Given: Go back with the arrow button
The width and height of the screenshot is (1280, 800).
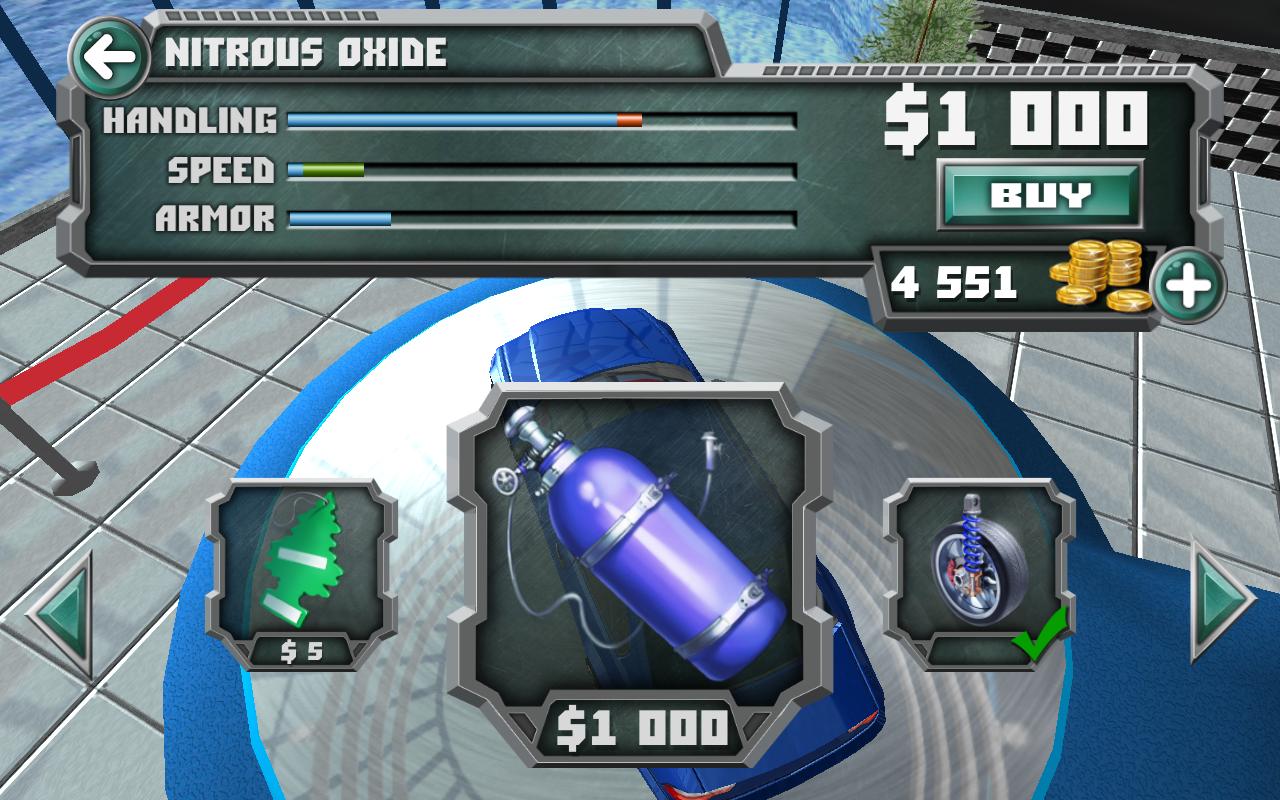Looking at the screenshot, I should (109, 57).
